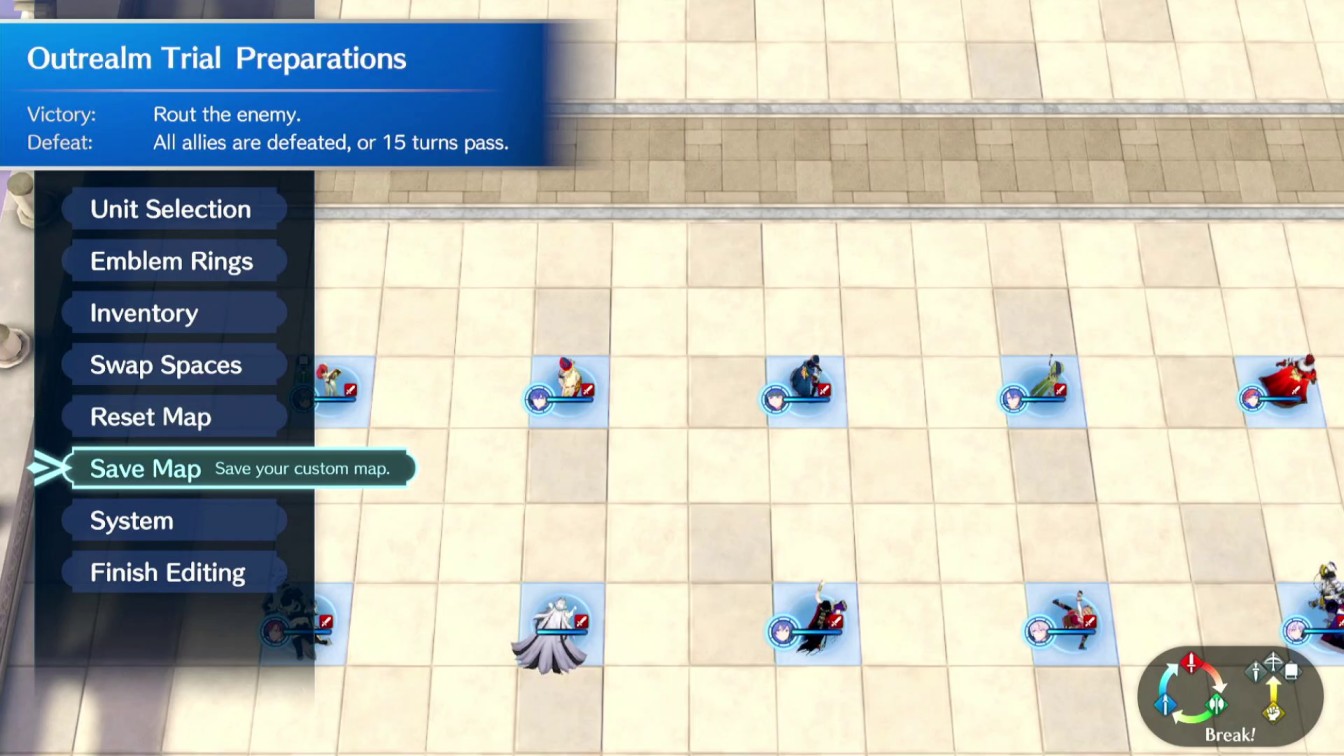Click Reset Map to restore the layout

pos(150,416)
